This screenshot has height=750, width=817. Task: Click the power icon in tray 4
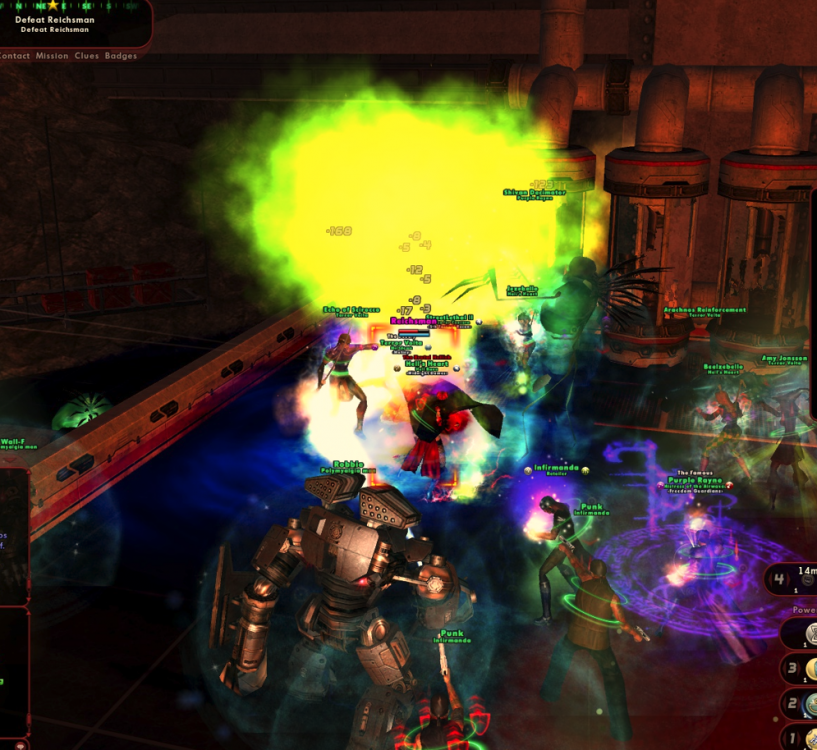pos(807,581)
